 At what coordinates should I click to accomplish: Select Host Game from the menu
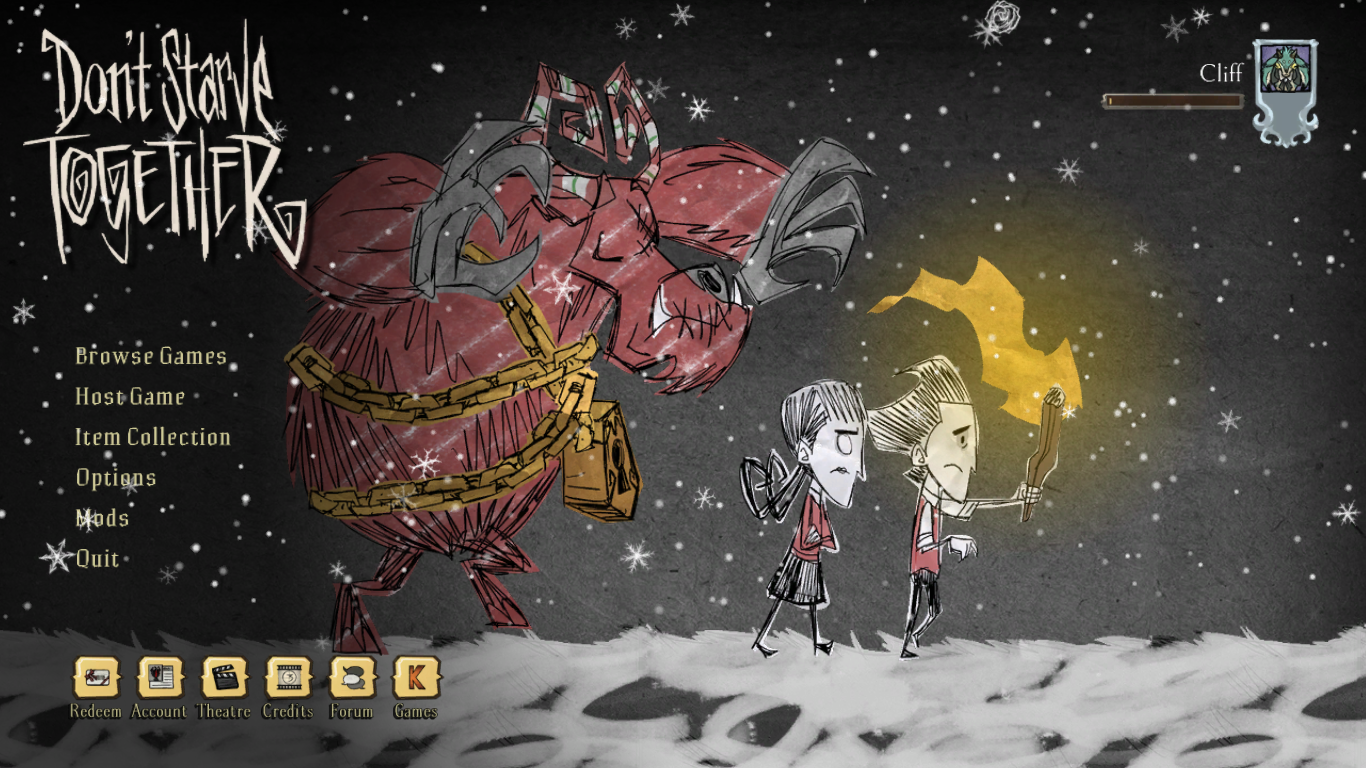[128, 397]
